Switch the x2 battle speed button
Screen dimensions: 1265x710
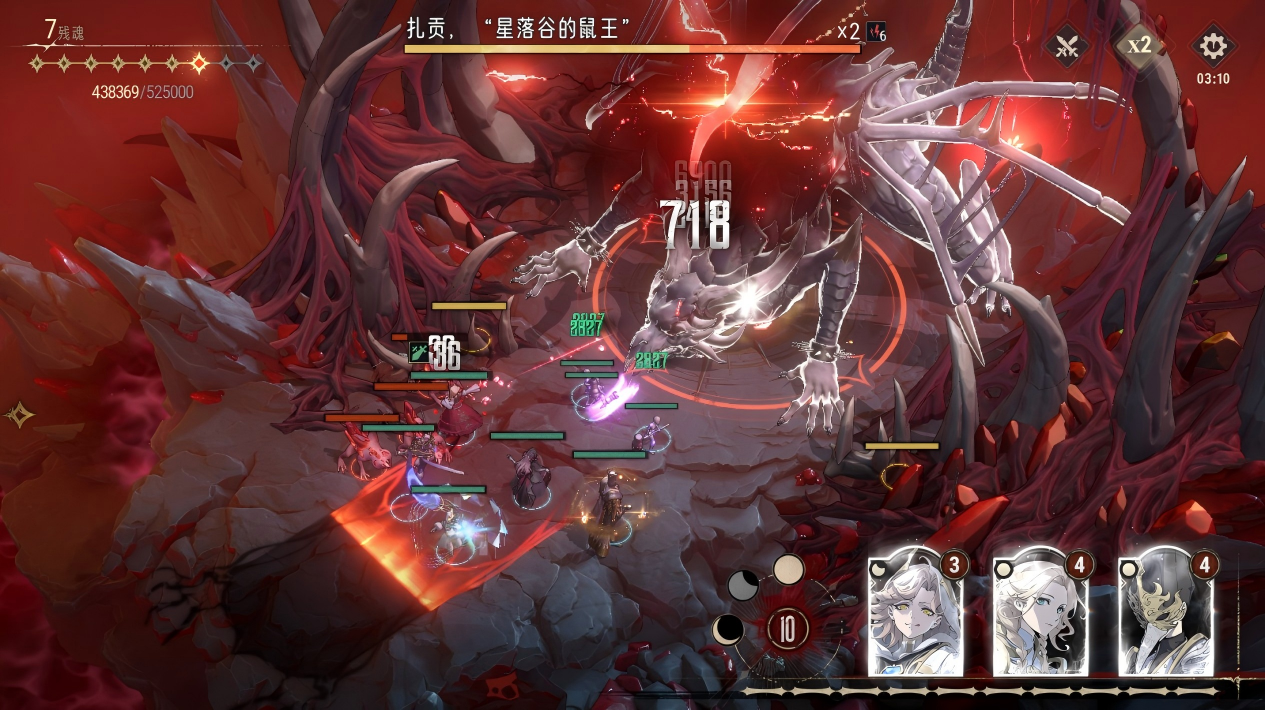tap(1139, 45)
